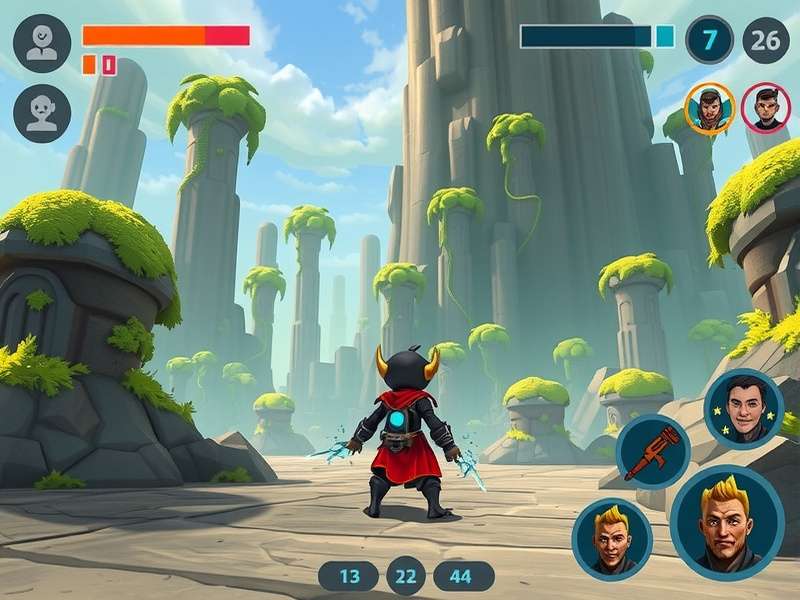Activate the dark-haired portrait with stars
The width and height of the screenshot is (800, 600).
[743, 407]
